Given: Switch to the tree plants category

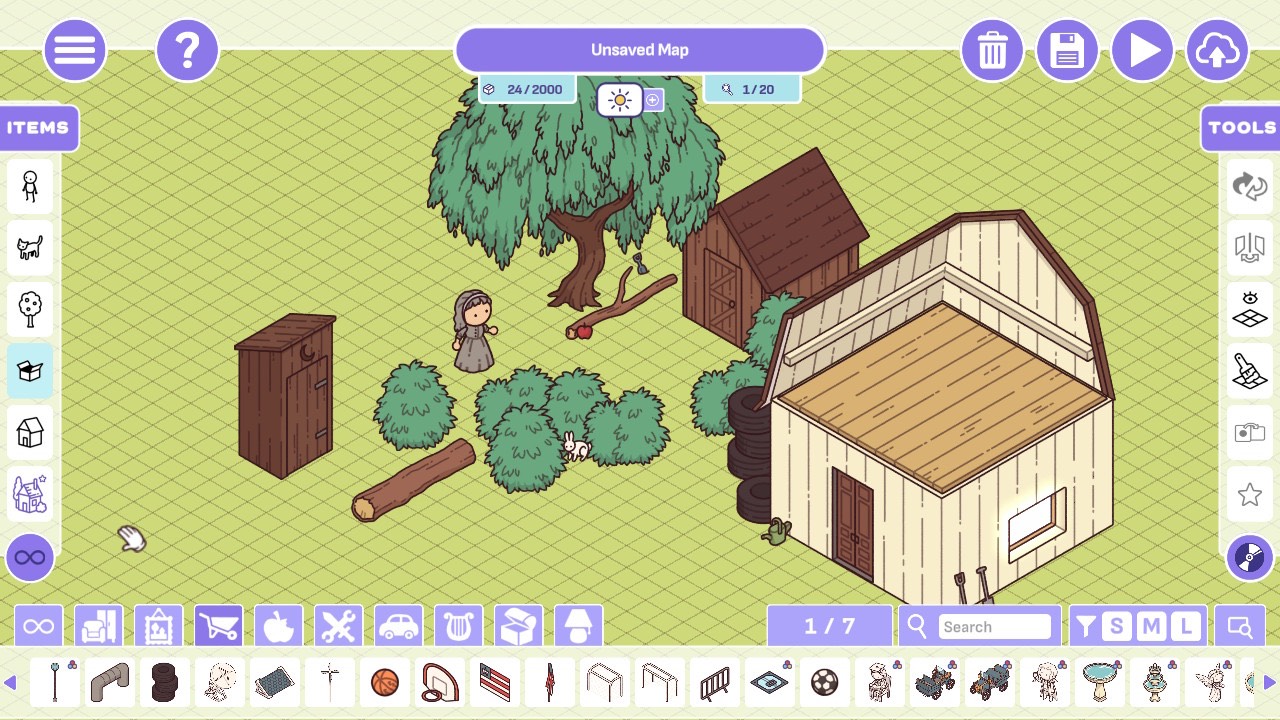Looking at the screenshot, I should click(x=30, y=309).
